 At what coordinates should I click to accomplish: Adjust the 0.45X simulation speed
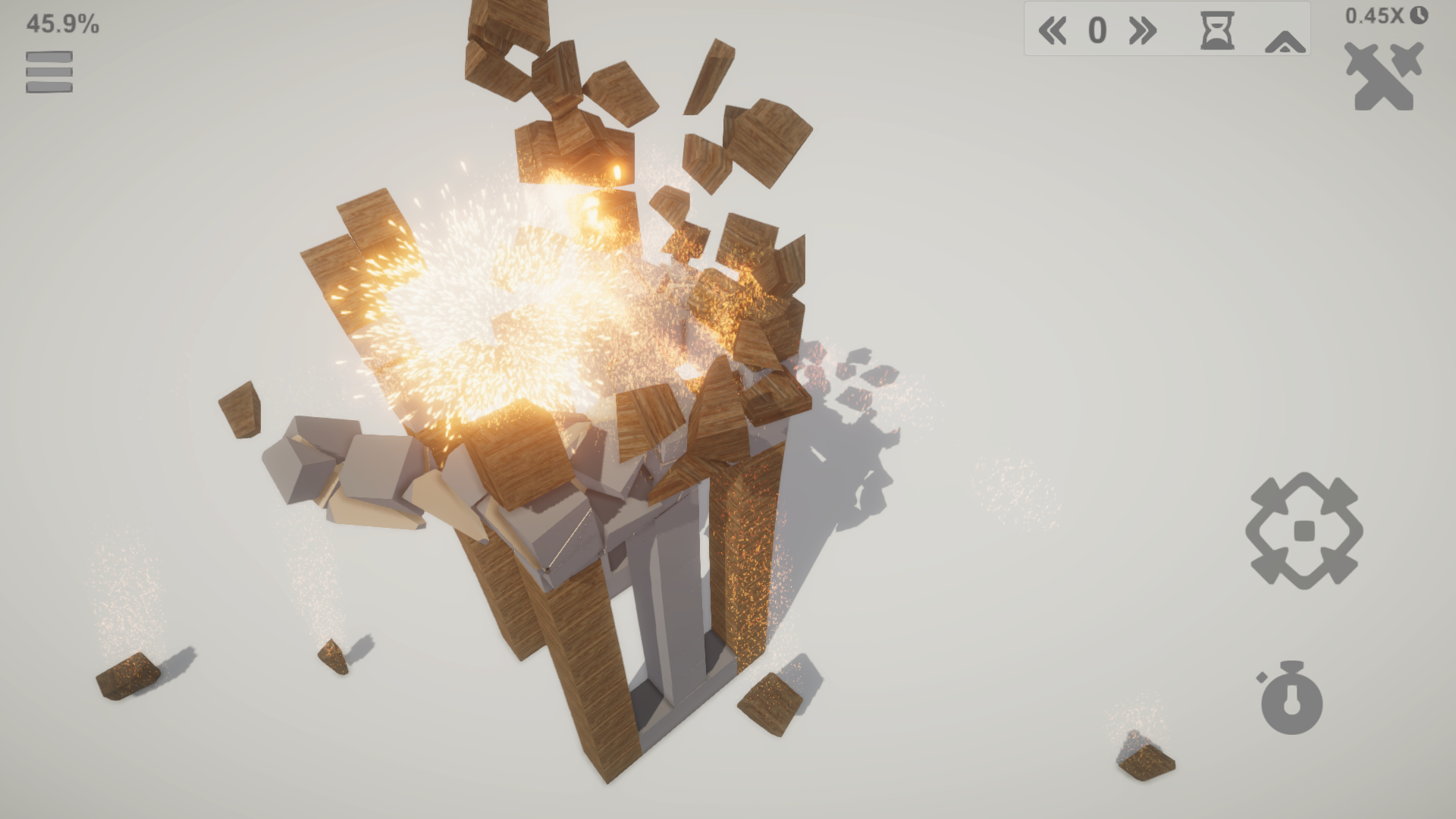[1374, 17]
